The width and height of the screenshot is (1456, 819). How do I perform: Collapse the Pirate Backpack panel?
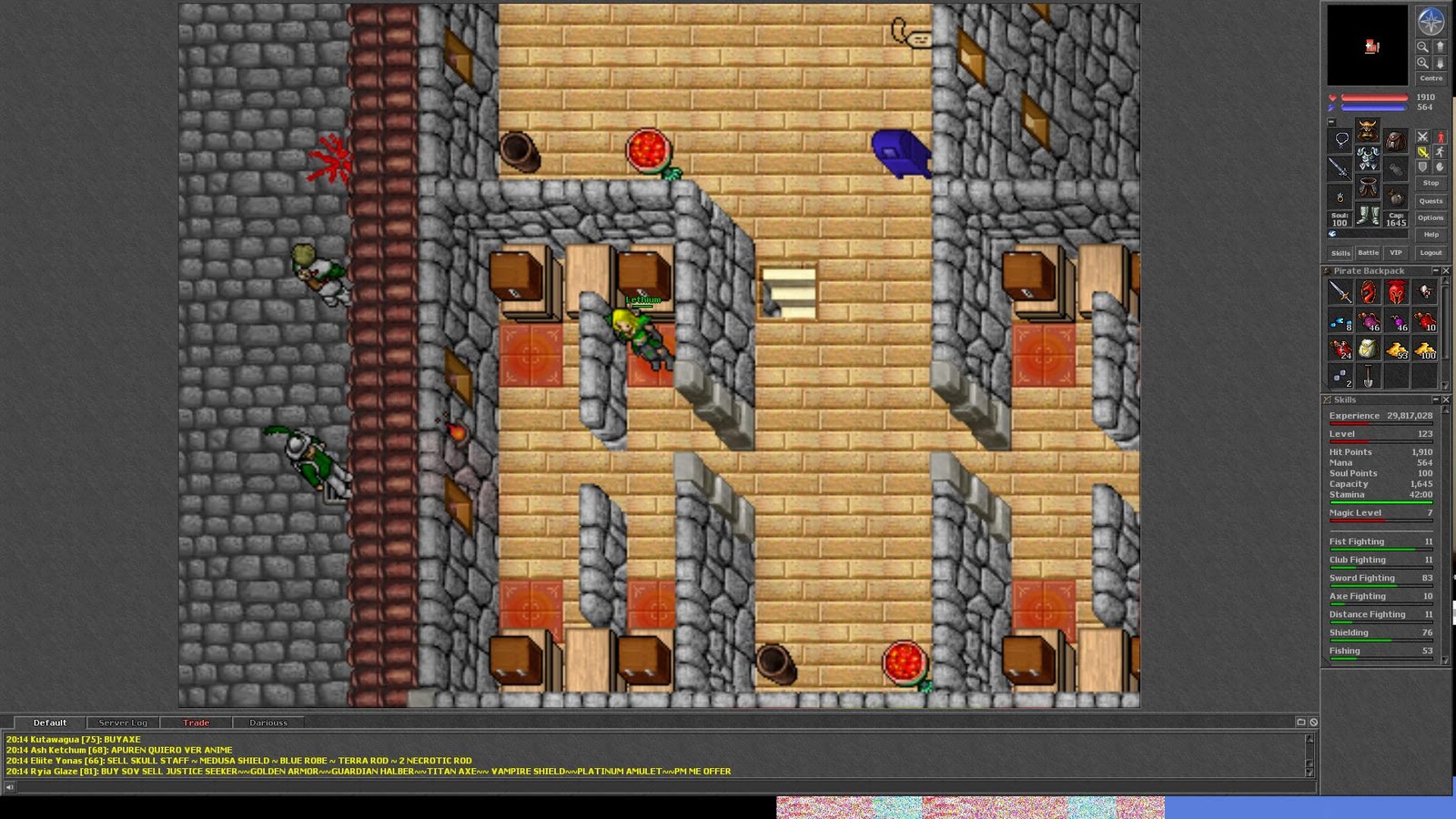point(1436,270)
